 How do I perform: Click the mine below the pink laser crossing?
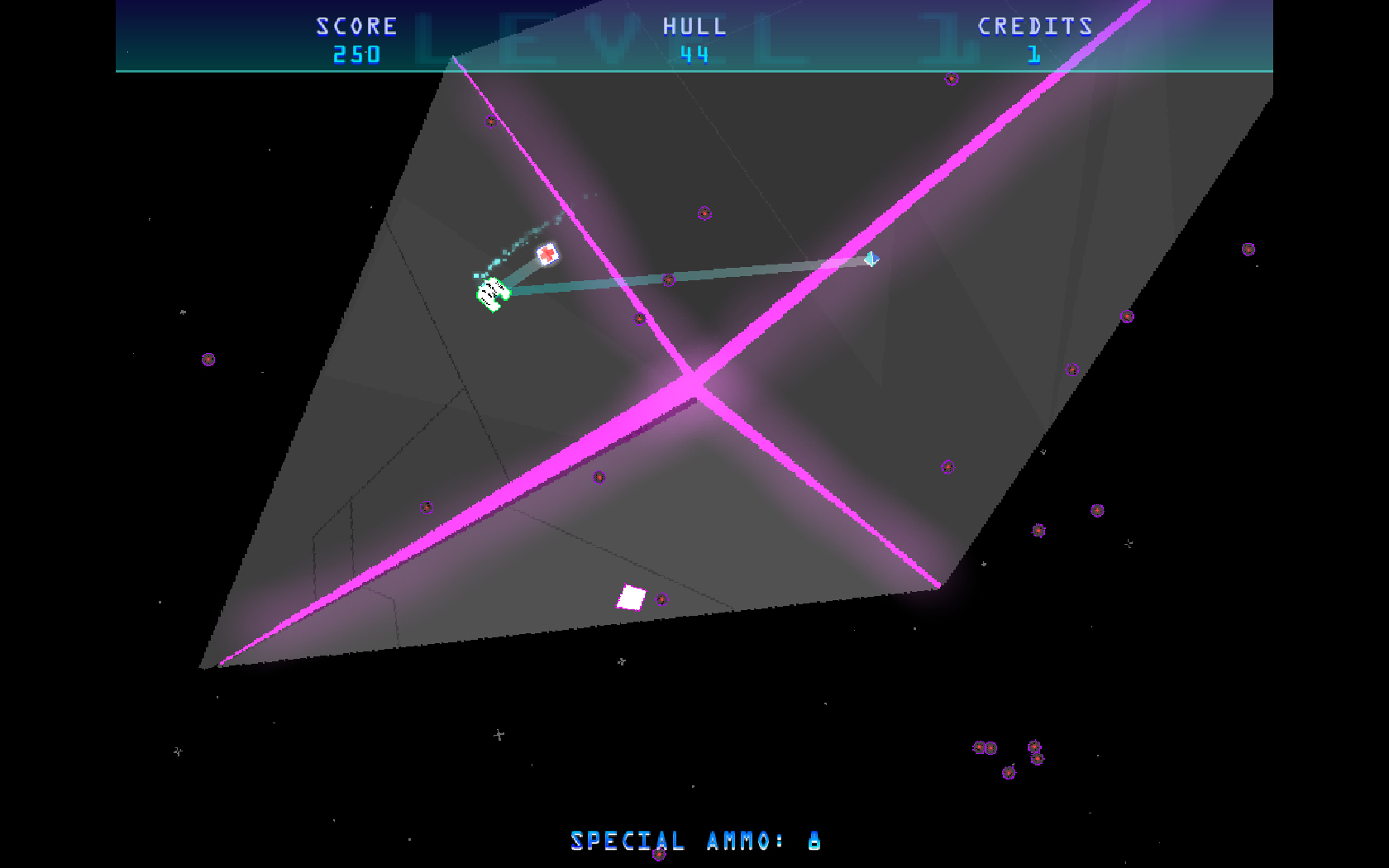point(599,478)
